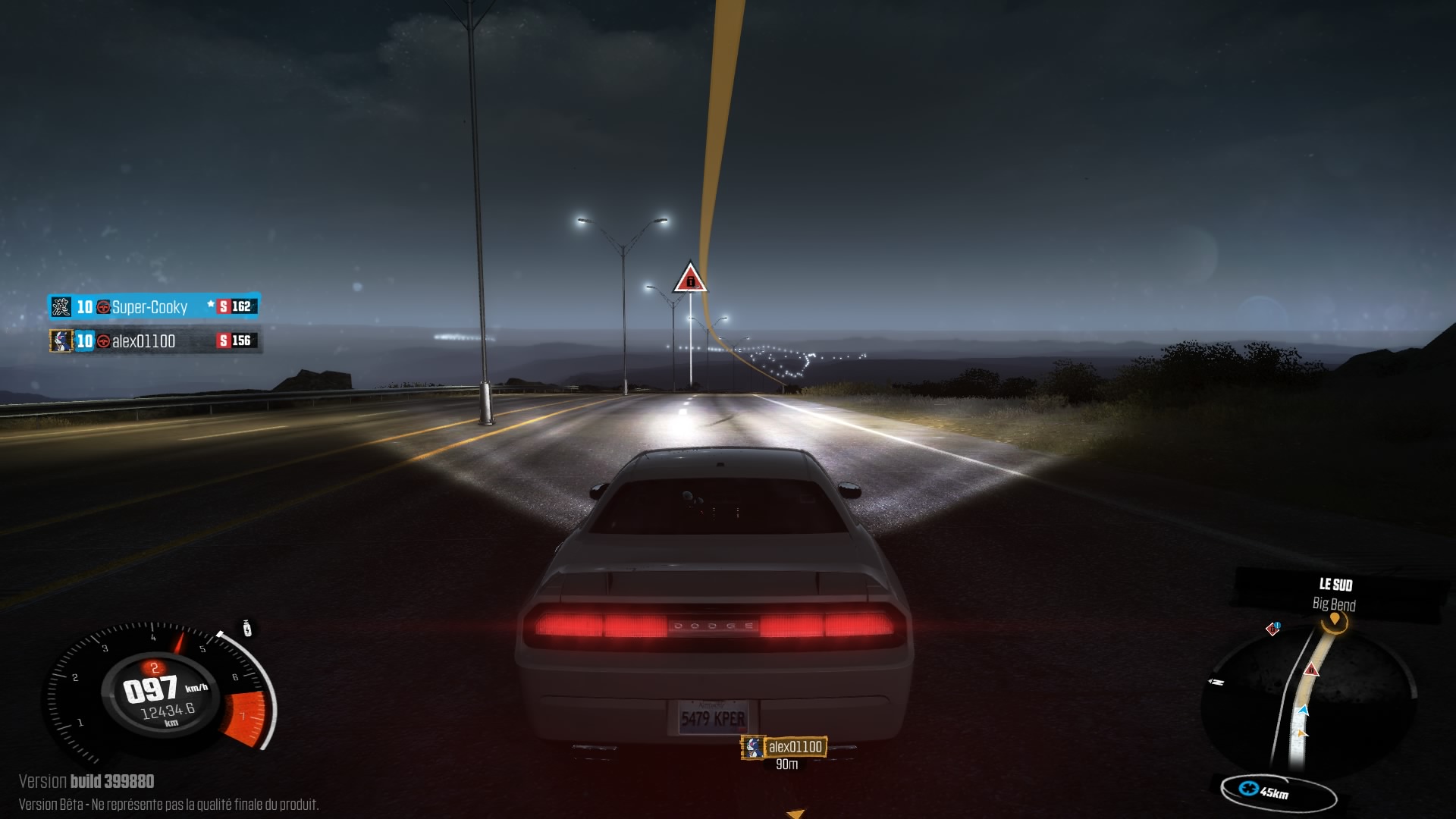Image resolution: width=1456 pixels, height=819 pixels.
Task: Click the blue player arrow on the minimap
Action: click(x=1304, y=711)
